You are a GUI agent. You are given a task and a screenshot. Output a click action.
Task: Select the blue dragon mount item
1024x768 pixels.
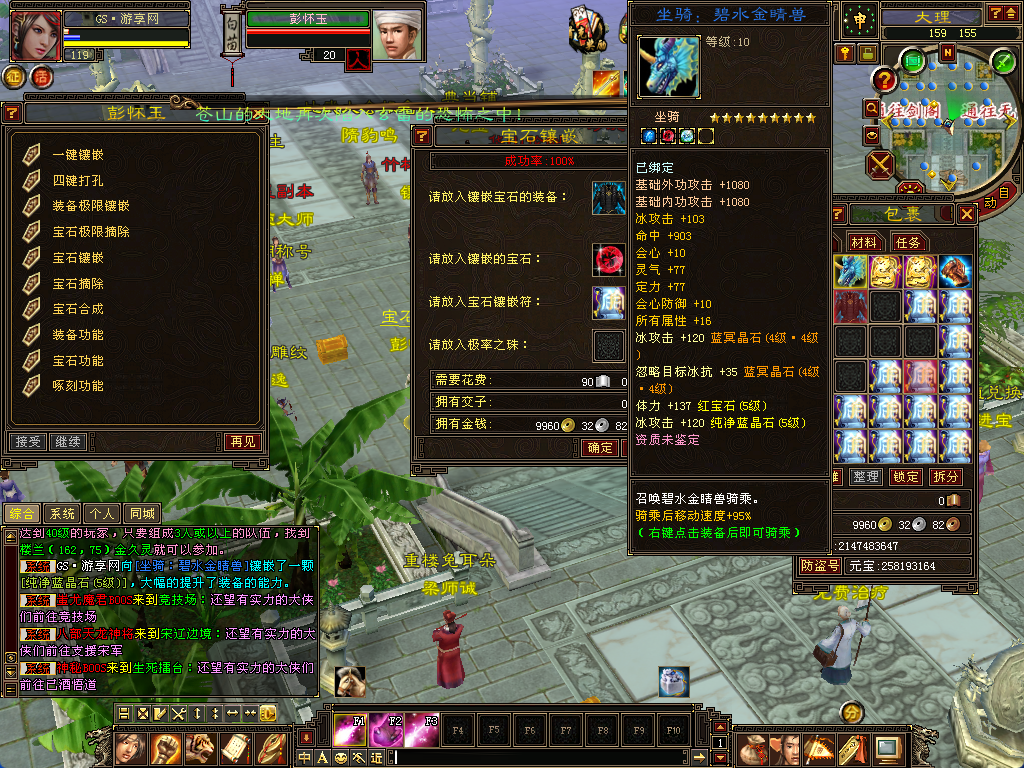[850, 271]
